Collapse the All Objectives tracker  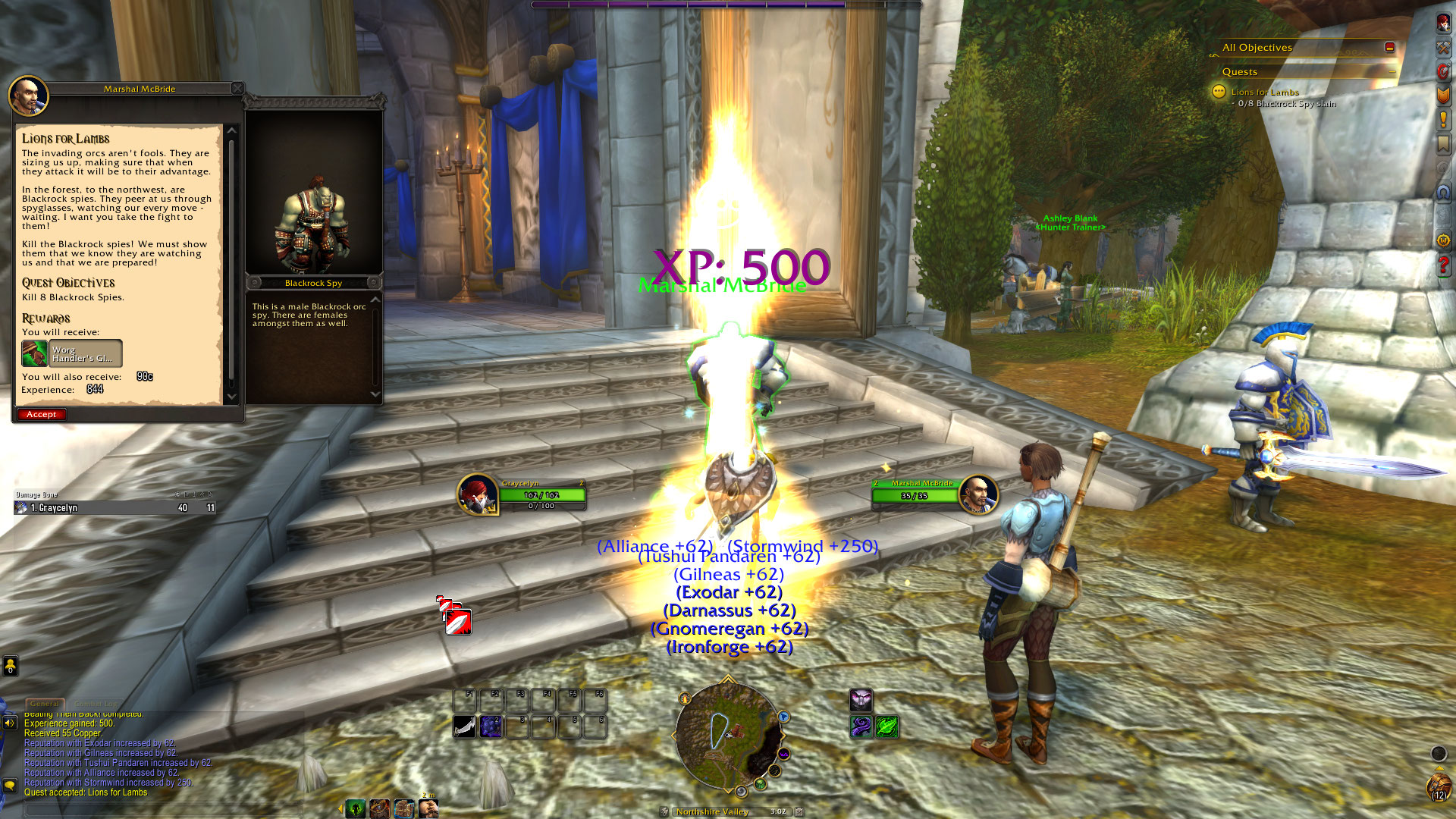[1389, 47]
